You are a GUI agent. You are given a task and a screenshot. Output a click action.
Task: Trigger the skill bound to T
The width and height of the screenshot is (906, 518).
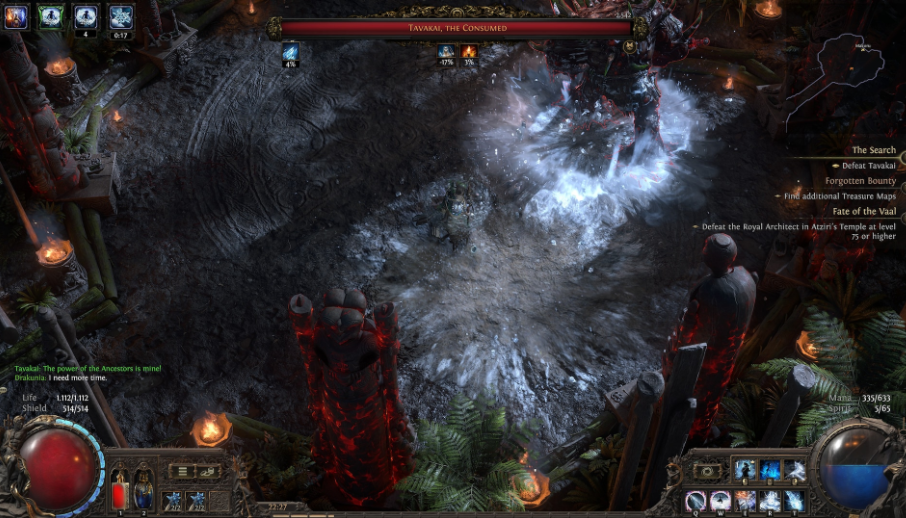[795, 499]
